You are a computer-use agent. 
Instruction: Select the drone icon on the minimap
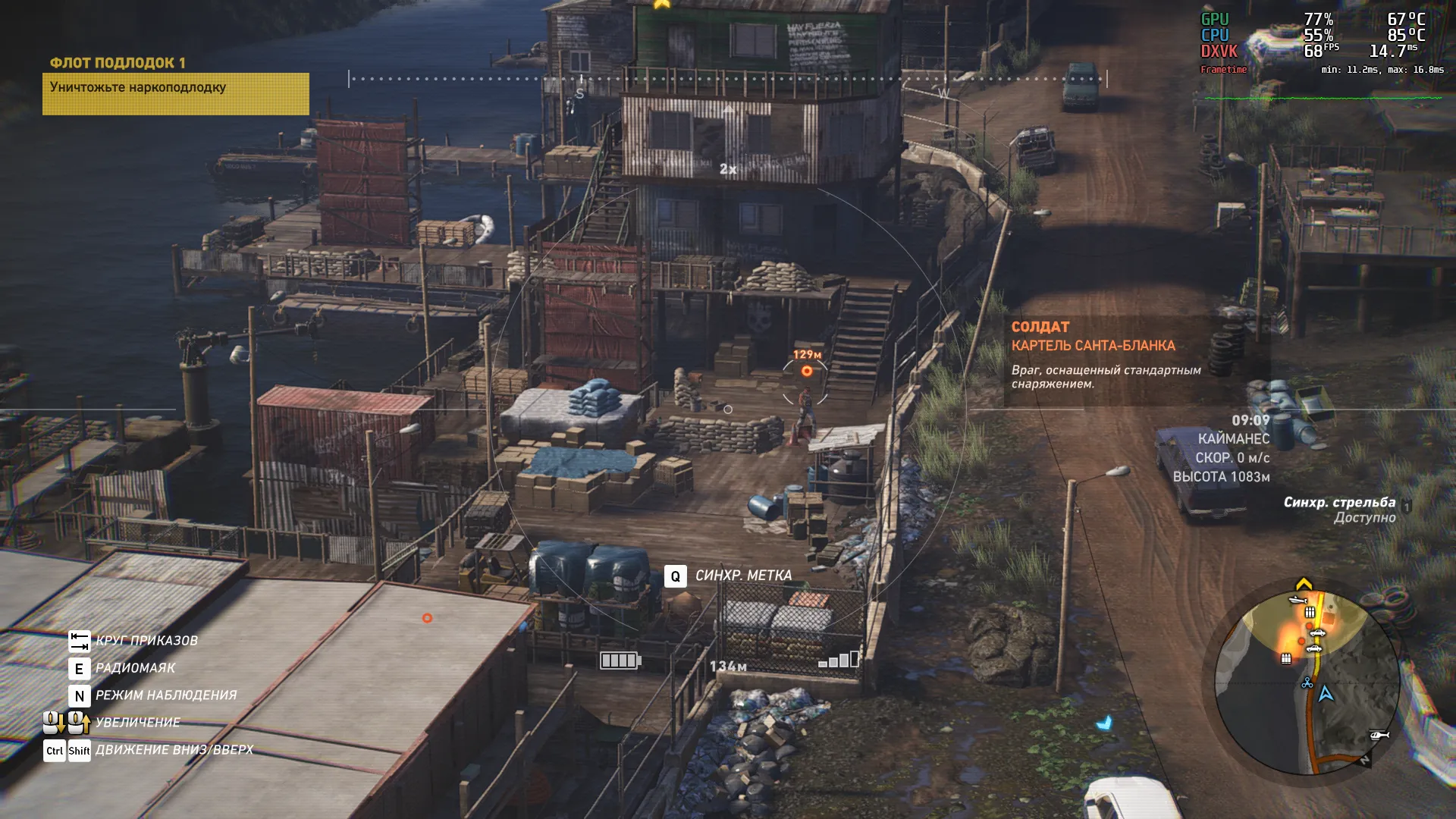pyautogui.click(x=1307, y=683)
